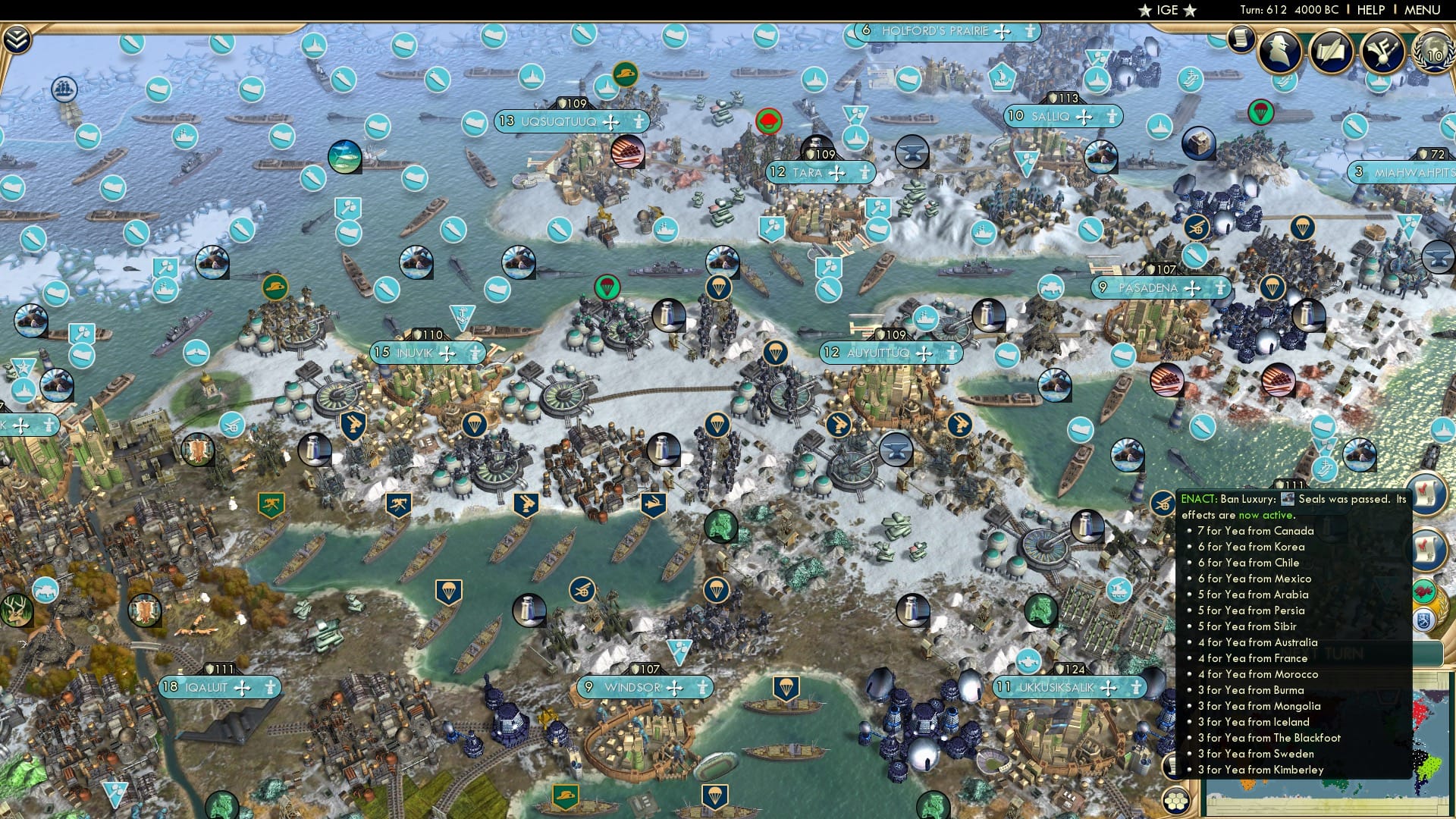Select the Iqaluit city banner
Image resolution: width=1456 pixels, height=819 pixels.
coord(219,689)
